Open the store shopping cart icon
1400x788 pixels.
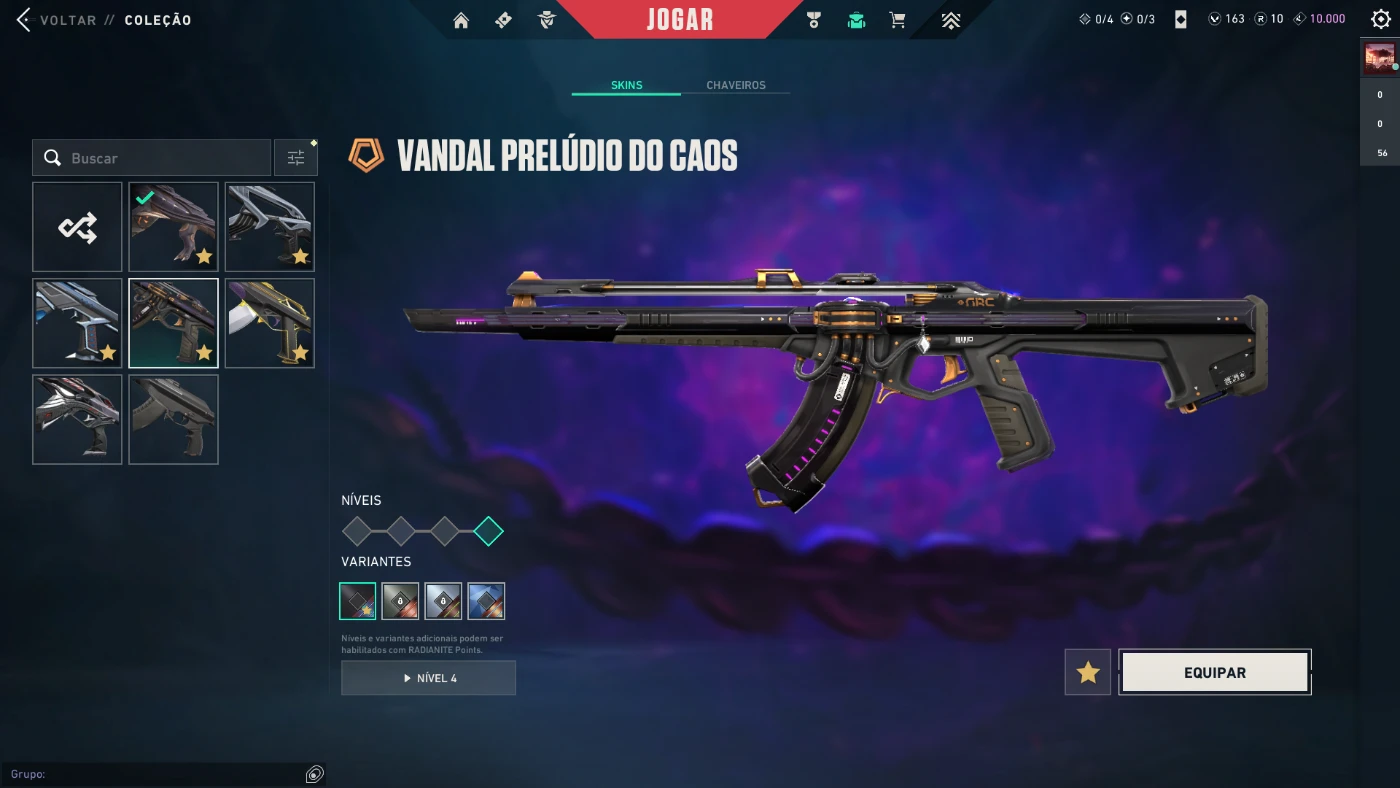pos(897,20)
